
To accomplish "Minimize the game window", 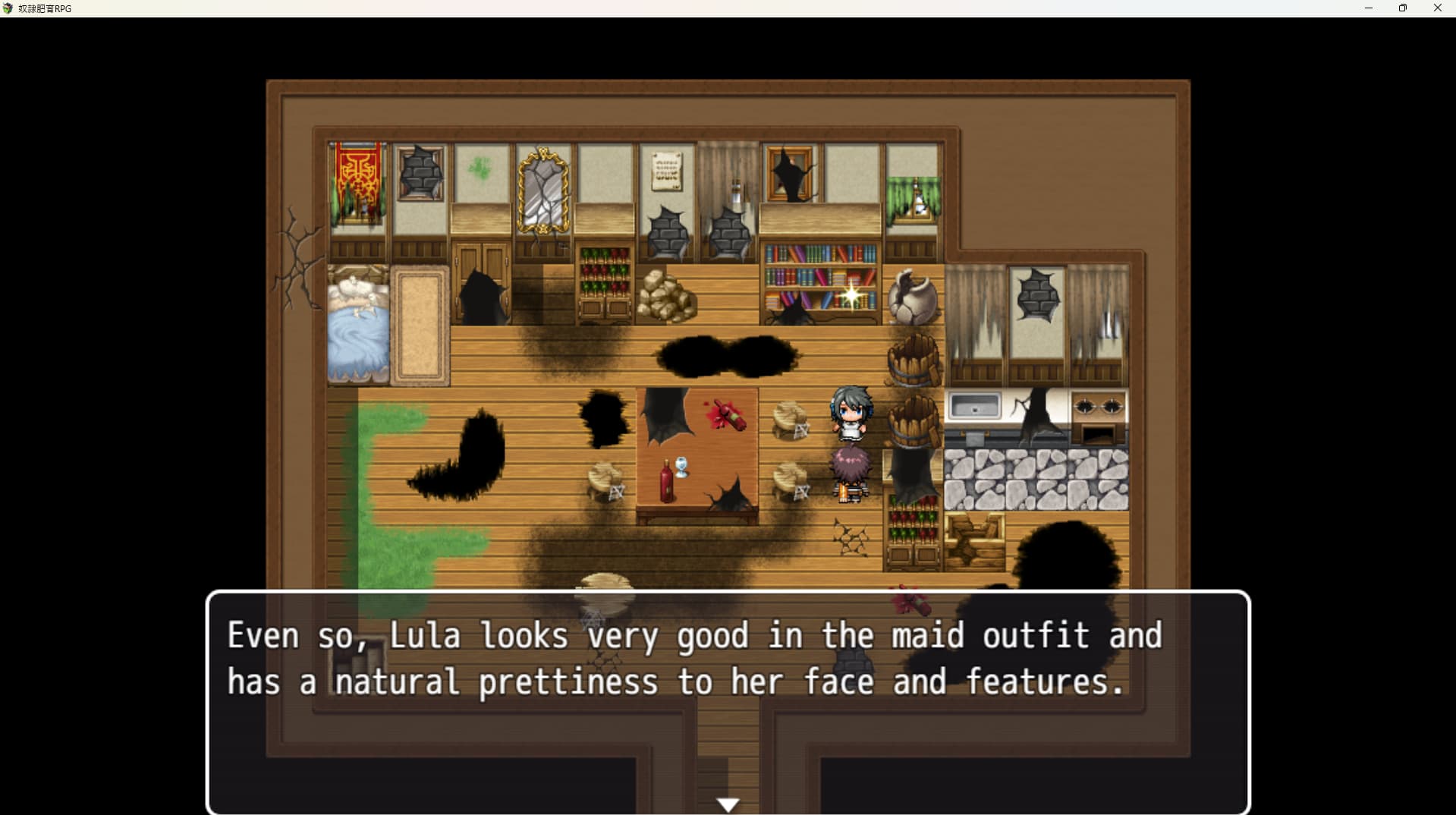I will (x=1369, y=8).
